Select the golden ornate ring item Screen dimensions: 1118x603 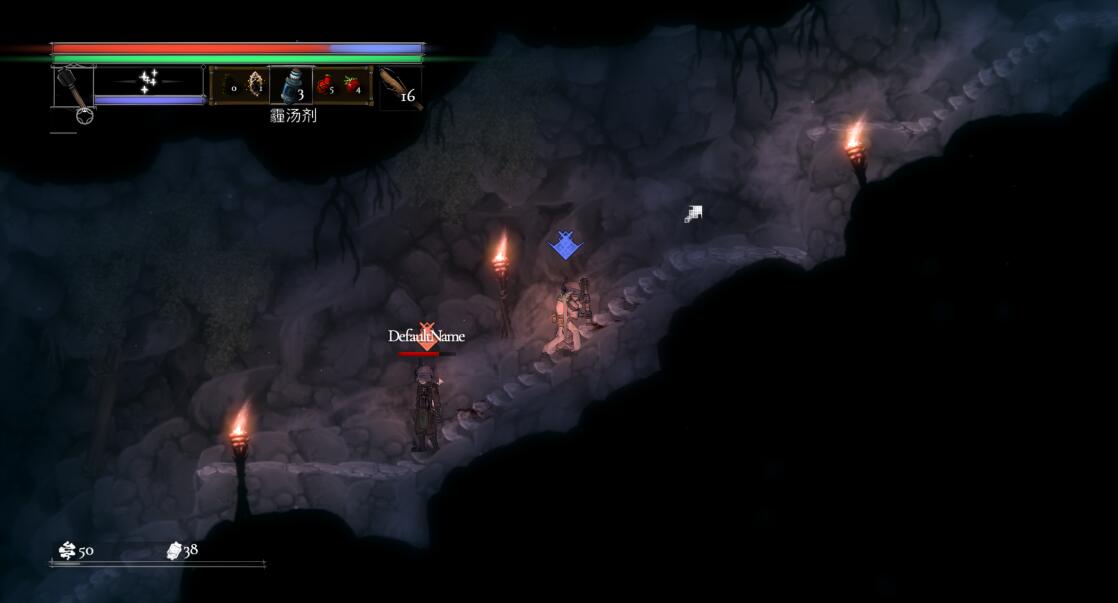[255, 84]
